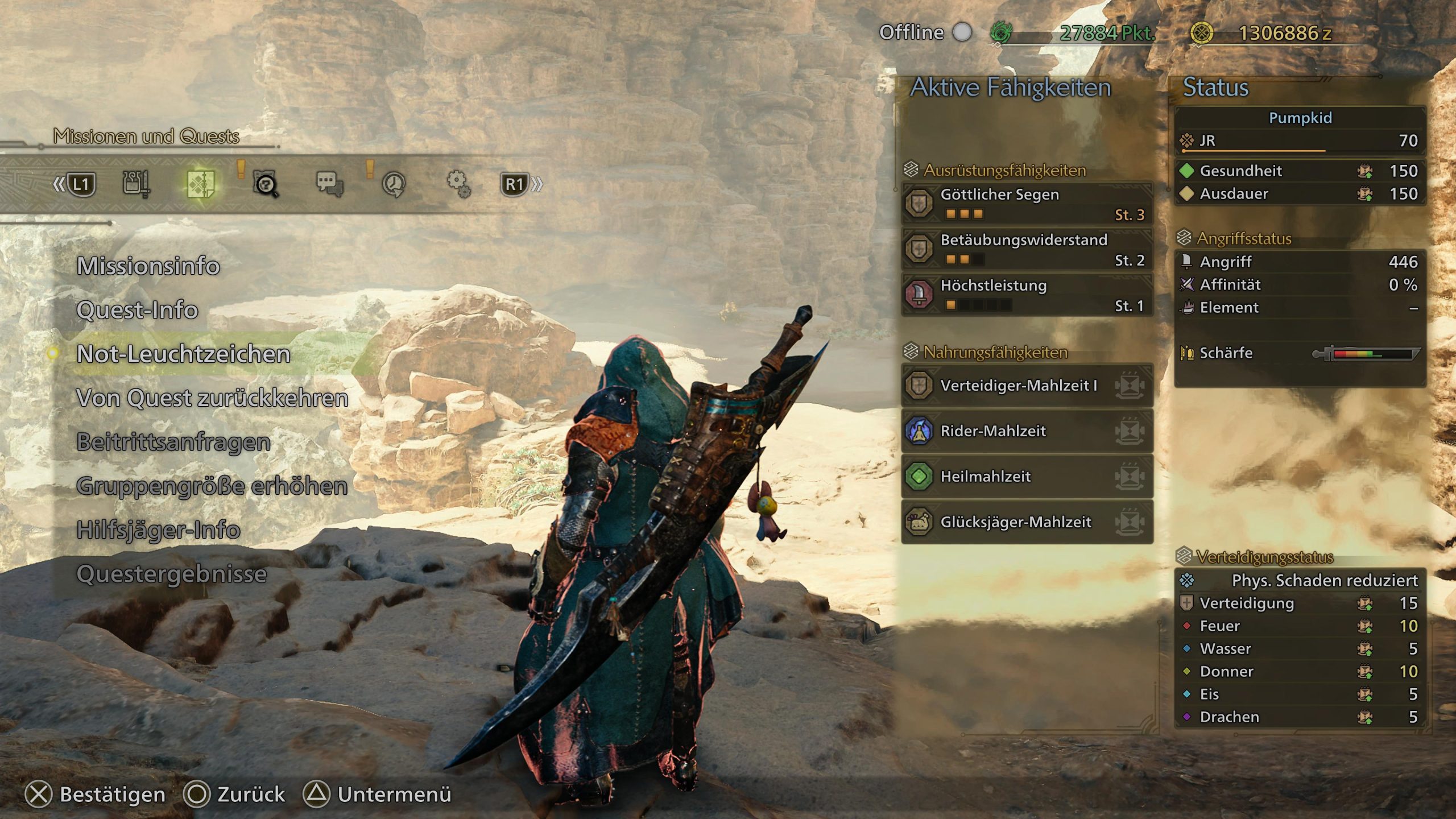
Task: Choose Gruppengröße erhöhen
Action: [x=212, y=486]
